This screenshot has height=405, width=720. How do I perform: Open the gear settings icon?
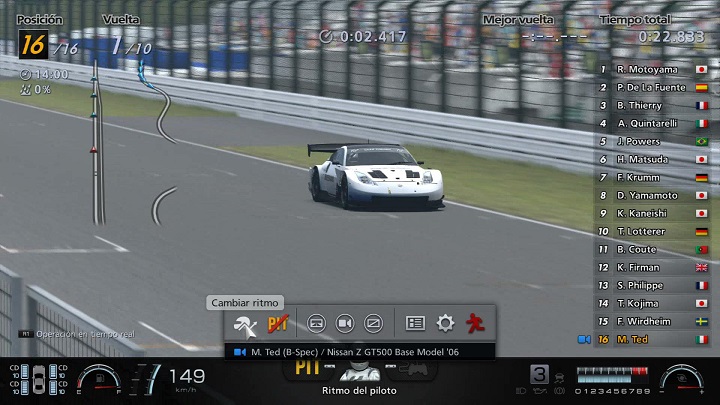click(x=446, y=324)
